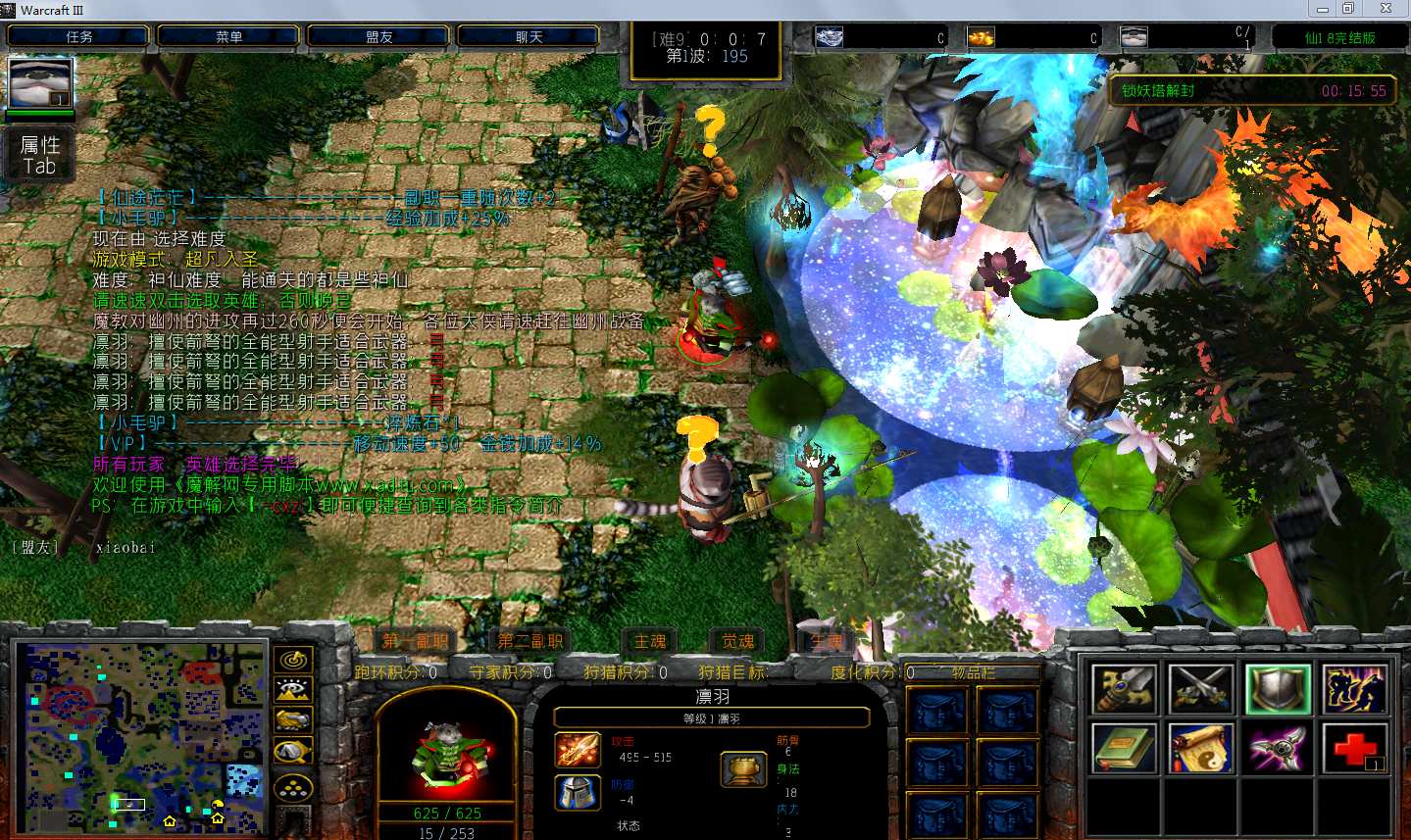Select the hero portrait icon below 任务
Viewport: 1411px width, 840px height.
(40, 82)
